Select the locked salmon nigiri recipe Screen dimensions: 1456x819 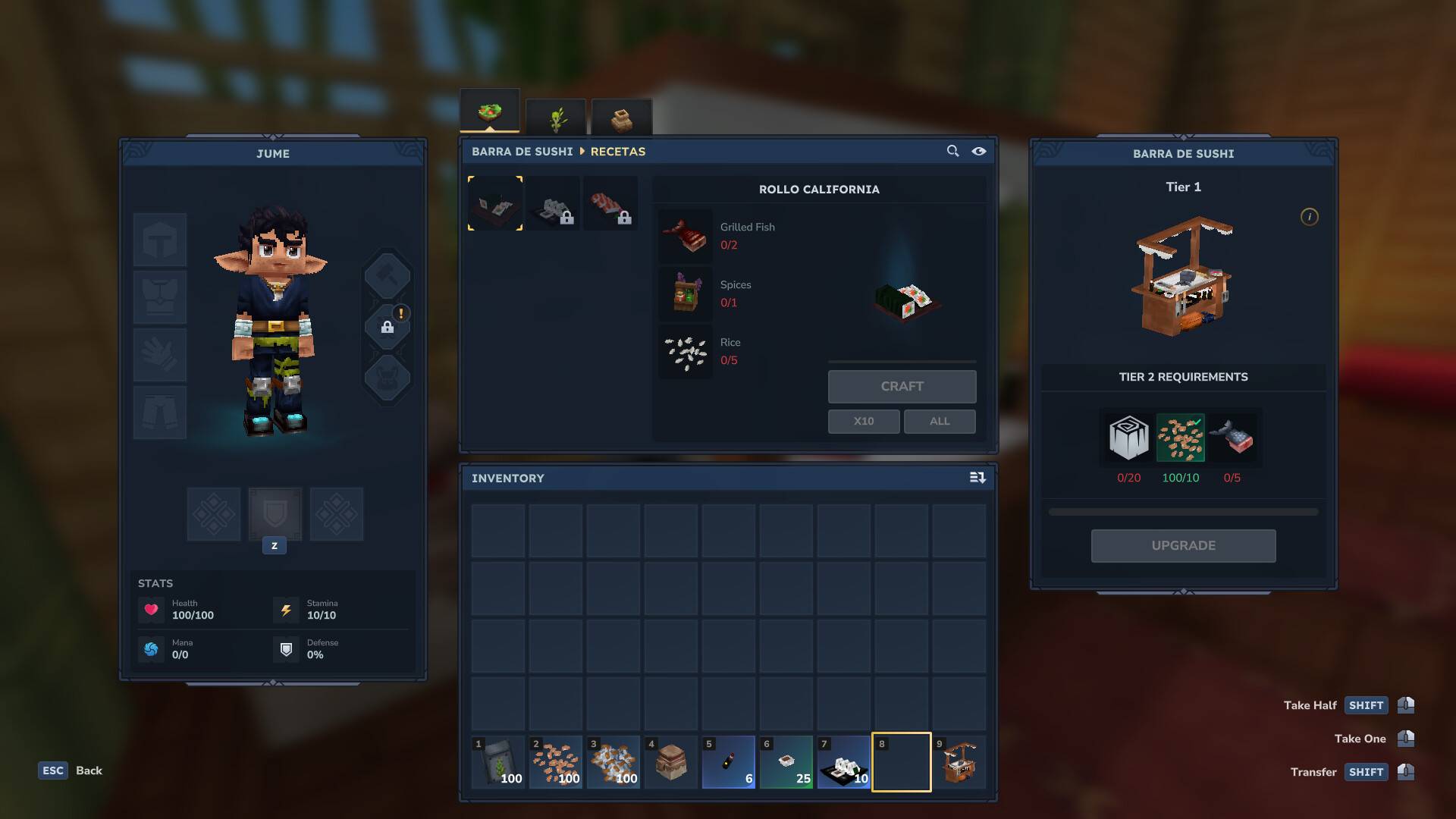pos(610,203)
